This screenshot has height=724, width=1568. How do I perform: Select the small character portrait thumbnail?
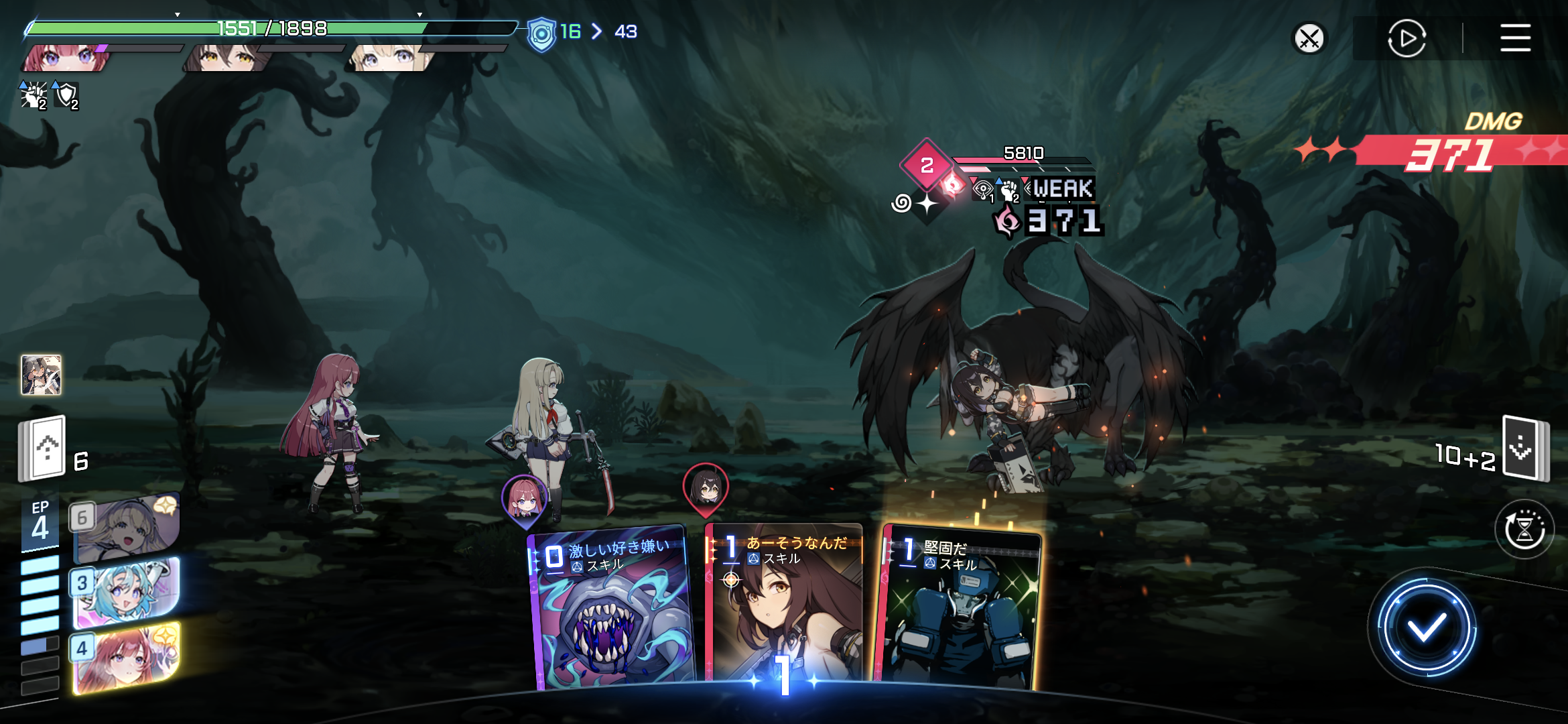(x=42, y=375)
